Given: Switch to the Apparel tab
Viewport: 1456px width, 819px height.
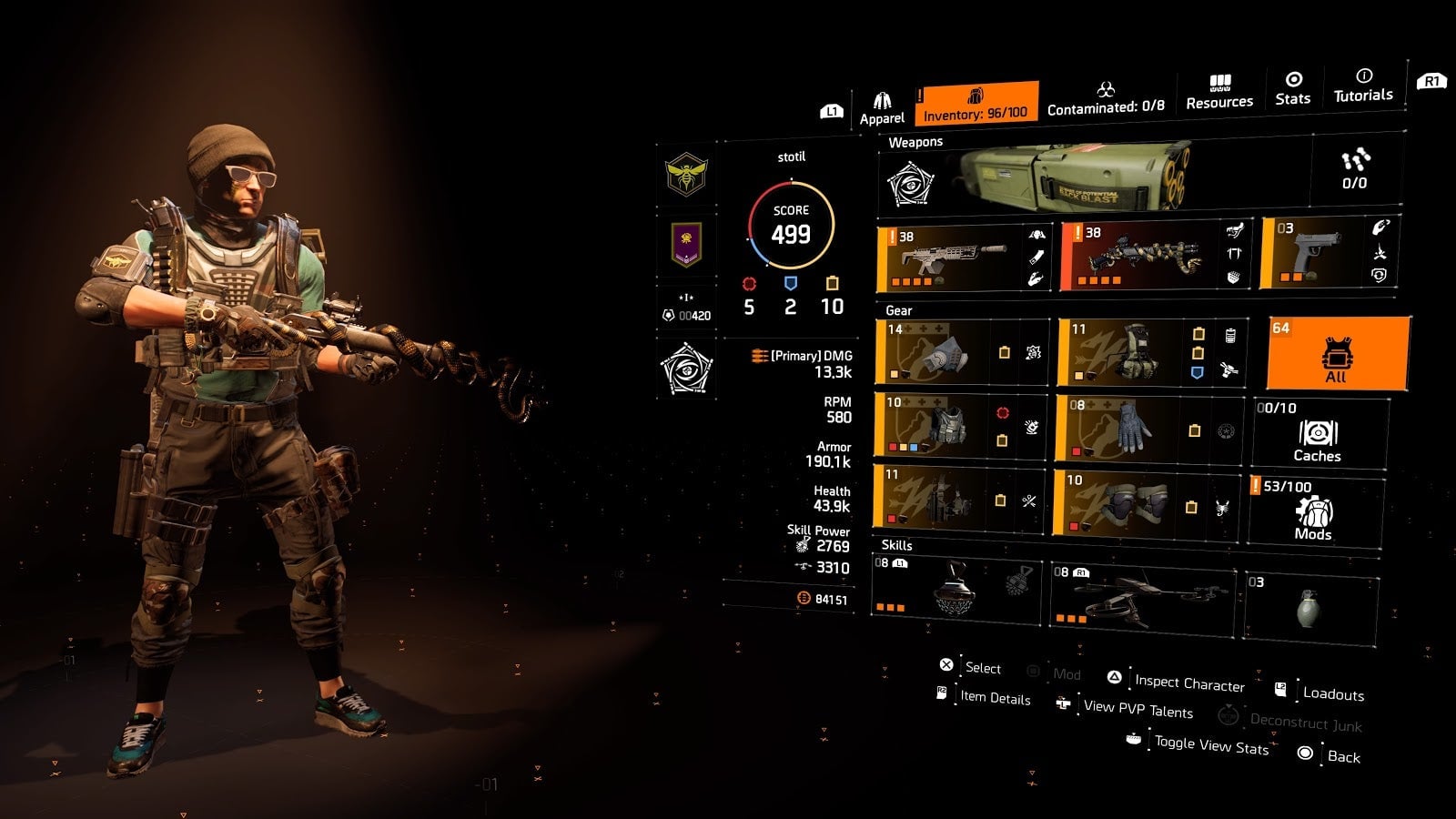Looking at the screenshot, I should 882,108.
